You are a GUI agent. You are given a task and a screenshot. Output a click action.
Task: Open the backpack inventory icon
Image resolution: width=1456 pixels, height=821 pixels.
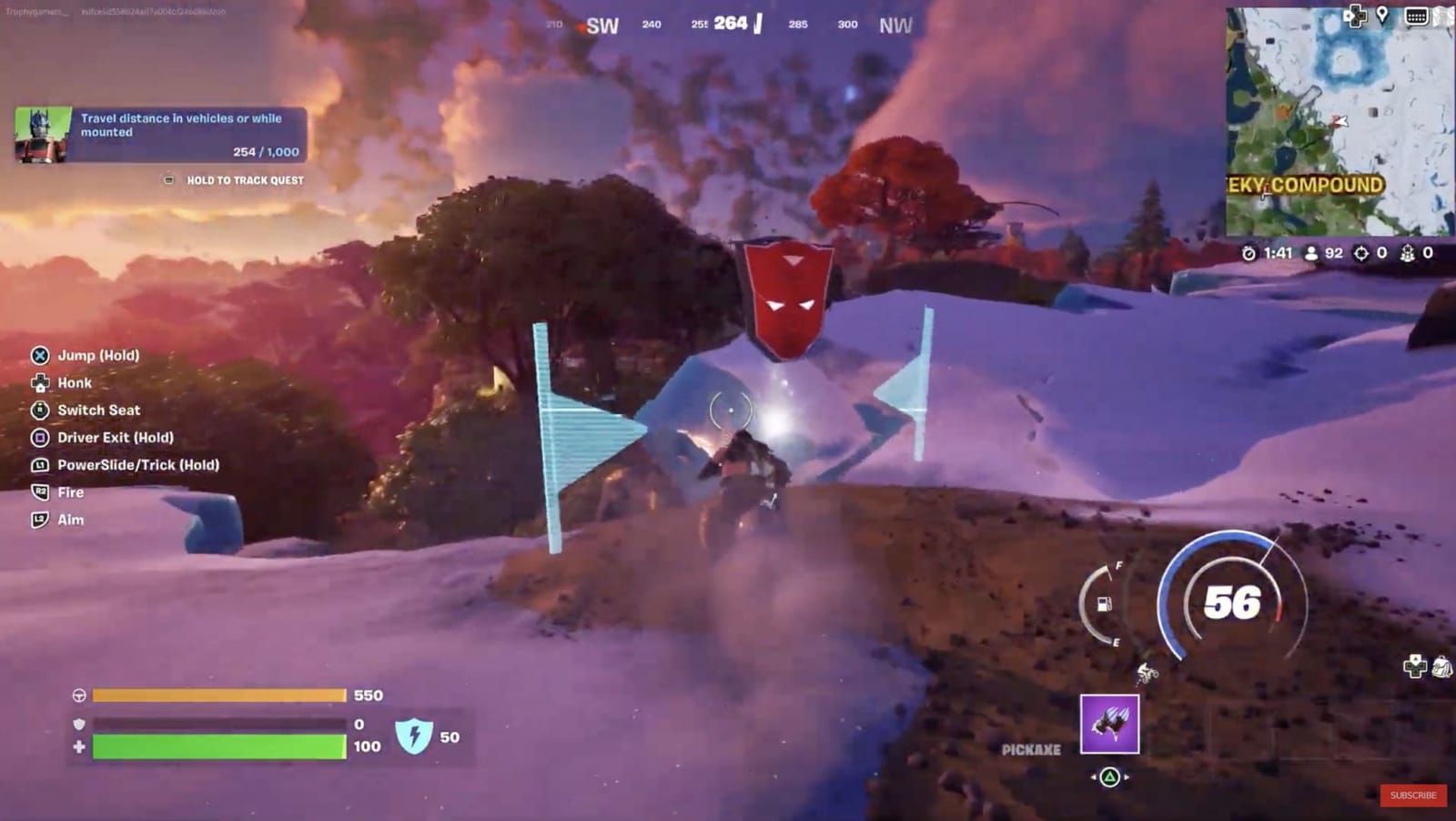pos(1442,667)
